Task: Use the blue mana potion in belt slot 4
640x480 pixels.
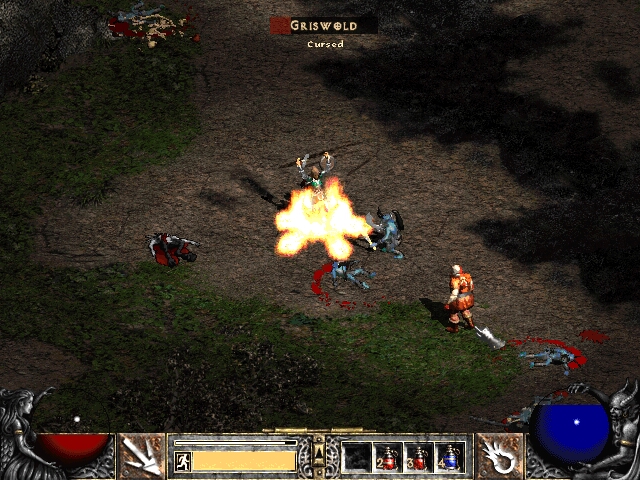Action: coord(449,458)
